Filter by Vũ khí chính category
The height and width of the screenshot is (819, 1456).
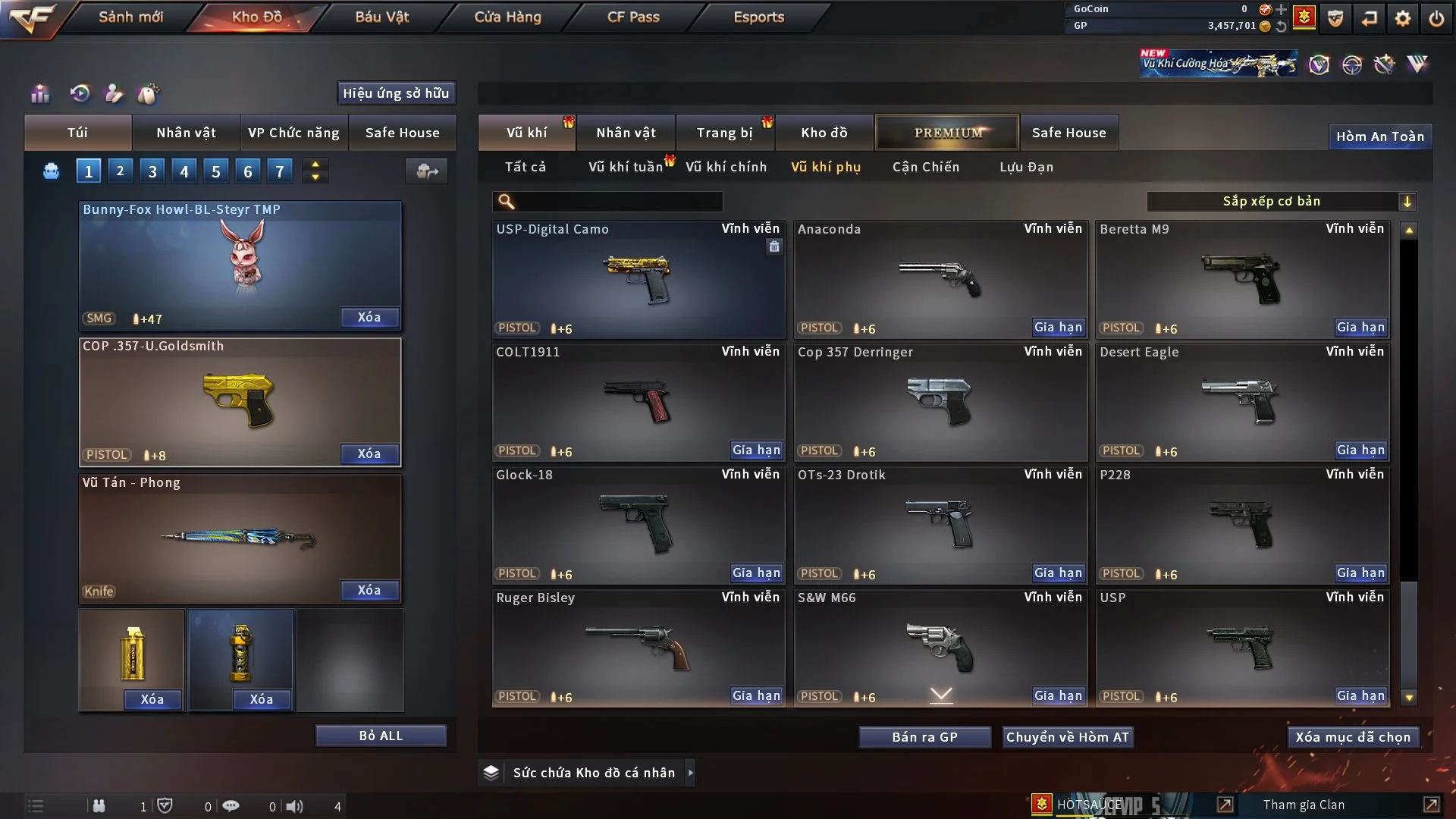[x=726, y=167]
